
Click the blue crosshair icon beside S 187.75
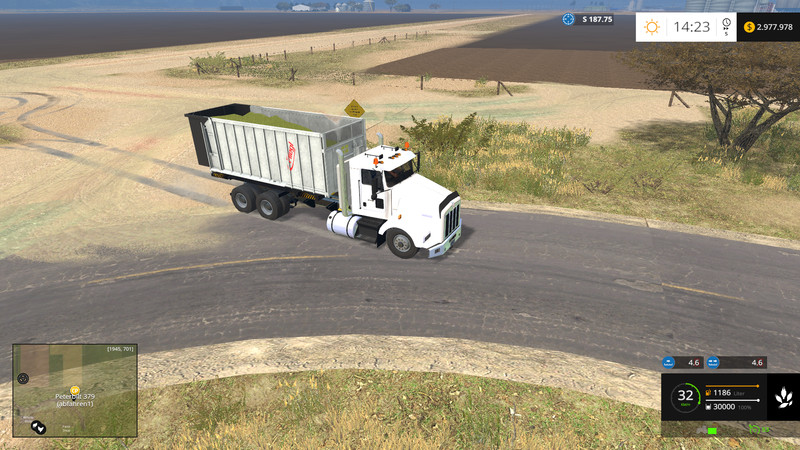click(x=569, y=19)
